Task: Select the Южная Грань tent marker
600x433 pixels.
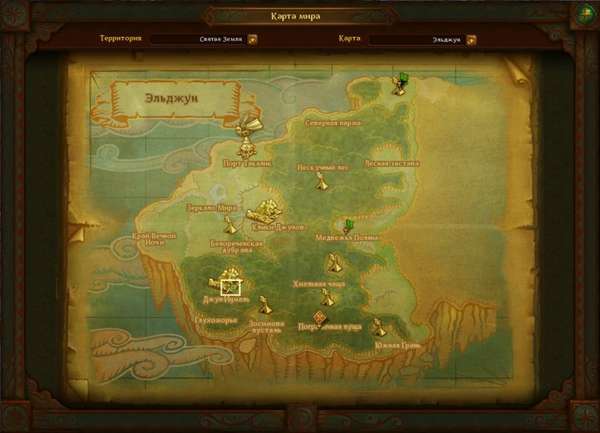Action: (378, 327)
